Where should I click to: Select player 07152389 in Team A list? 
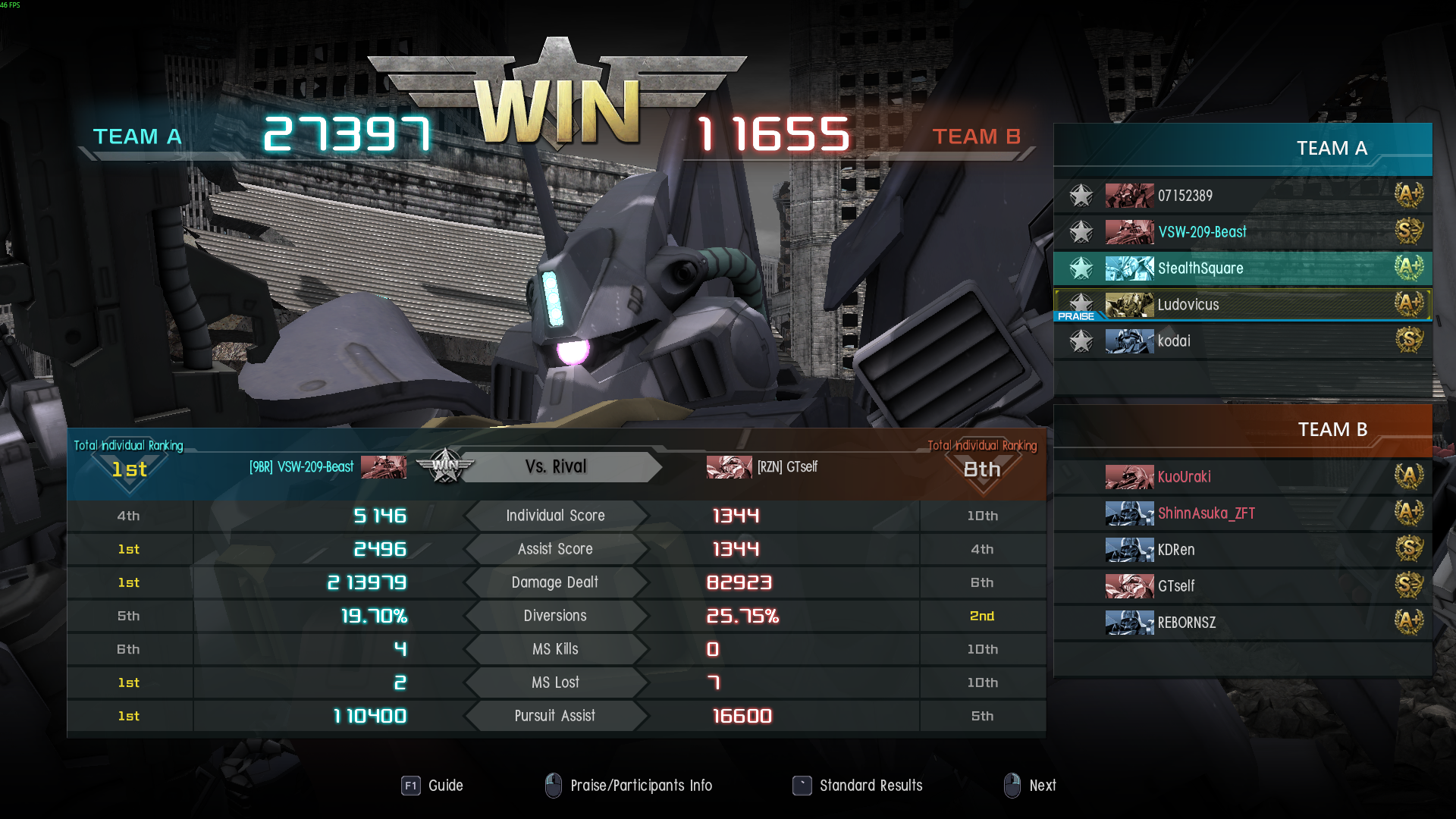pos(1244,196)
